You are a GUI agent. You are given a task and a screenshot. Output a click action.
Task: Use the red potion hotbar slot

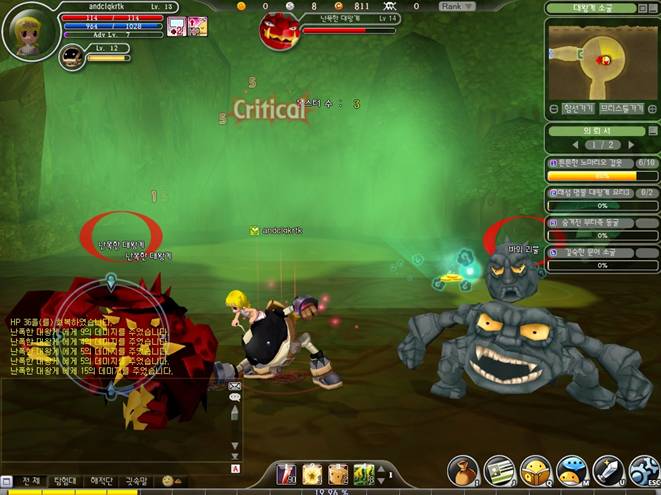point(285,473)
